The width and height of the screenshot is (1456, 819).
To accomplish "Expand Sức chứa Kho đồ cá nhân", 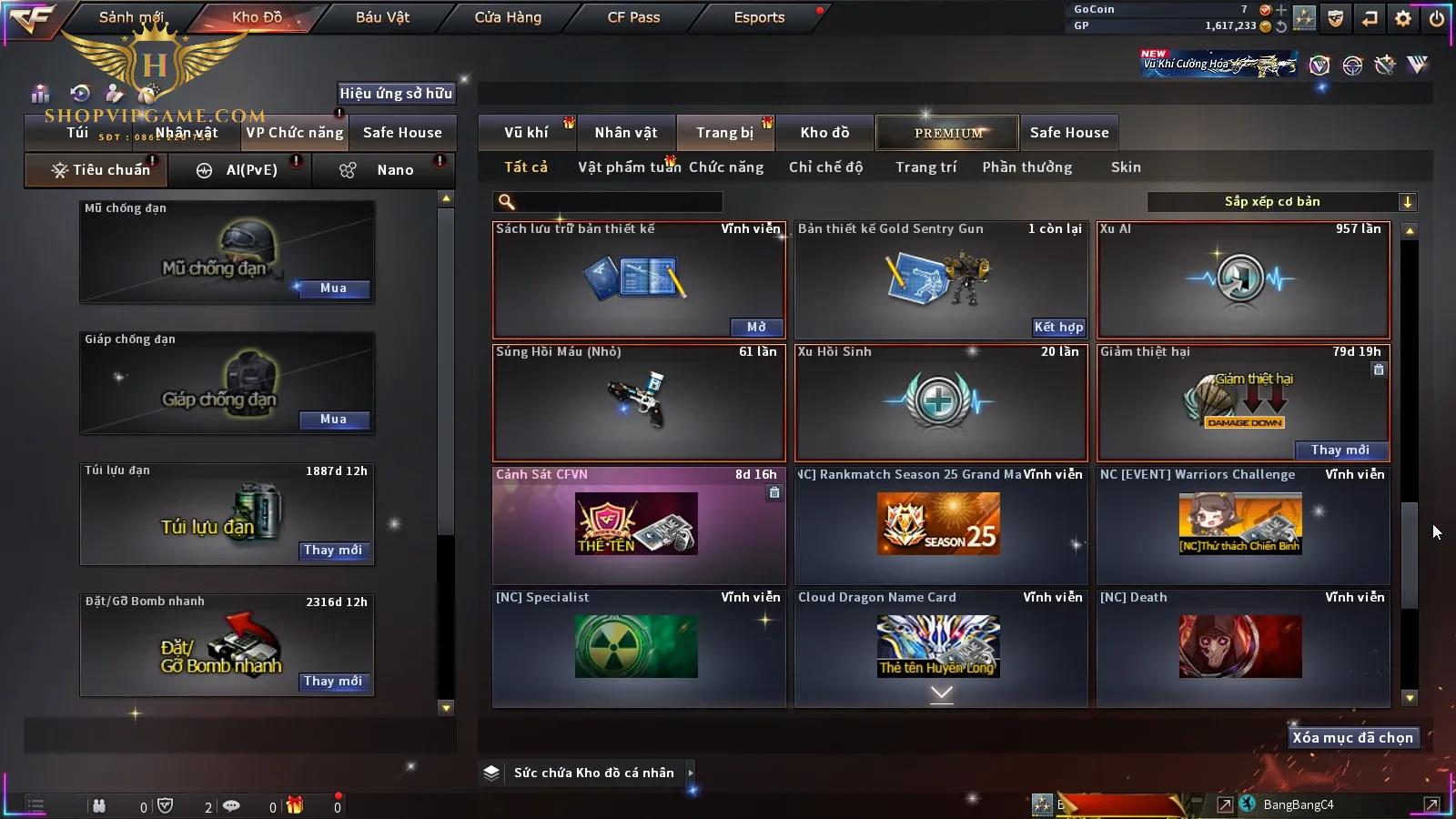I will 691,773.
